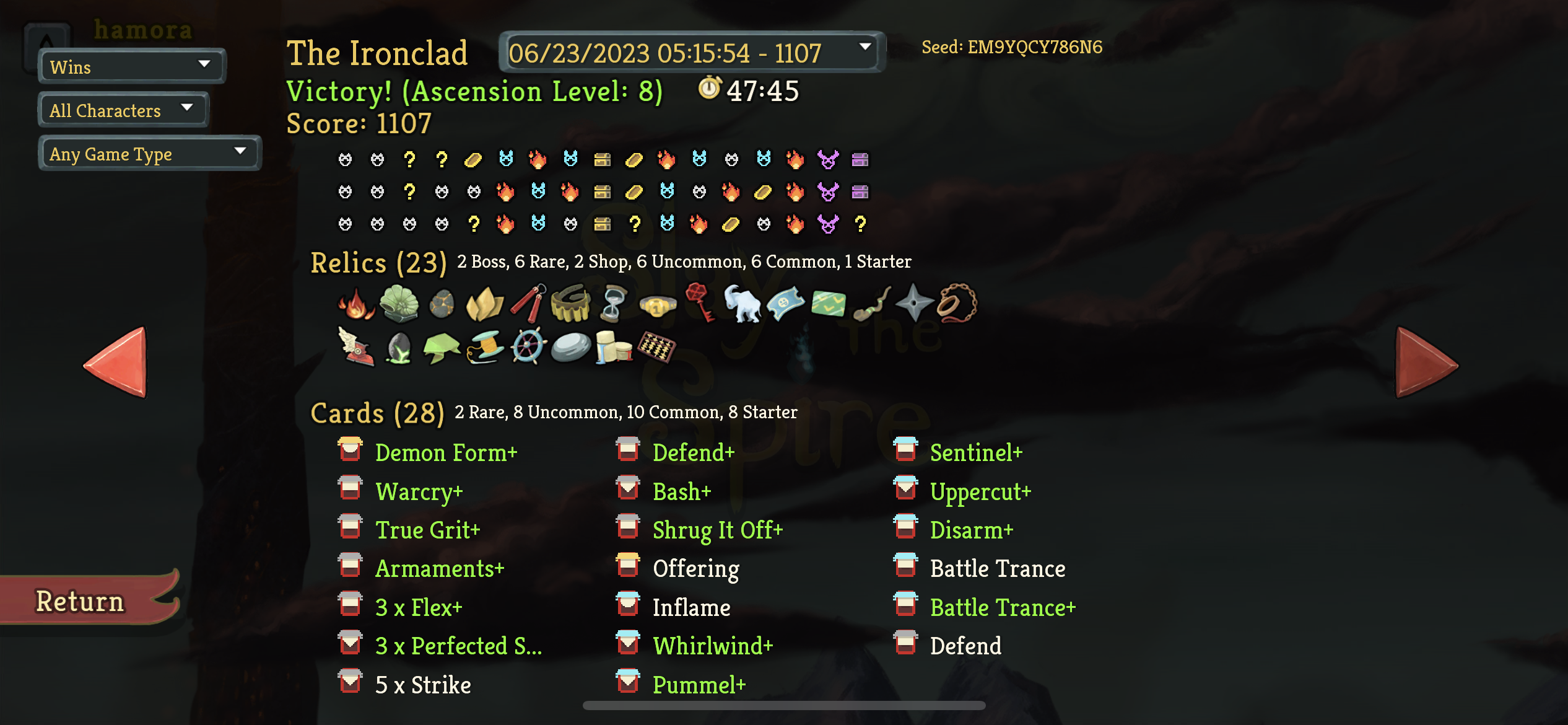
Task: Click the Paper Phrog relic
Action: coord(442,347)
